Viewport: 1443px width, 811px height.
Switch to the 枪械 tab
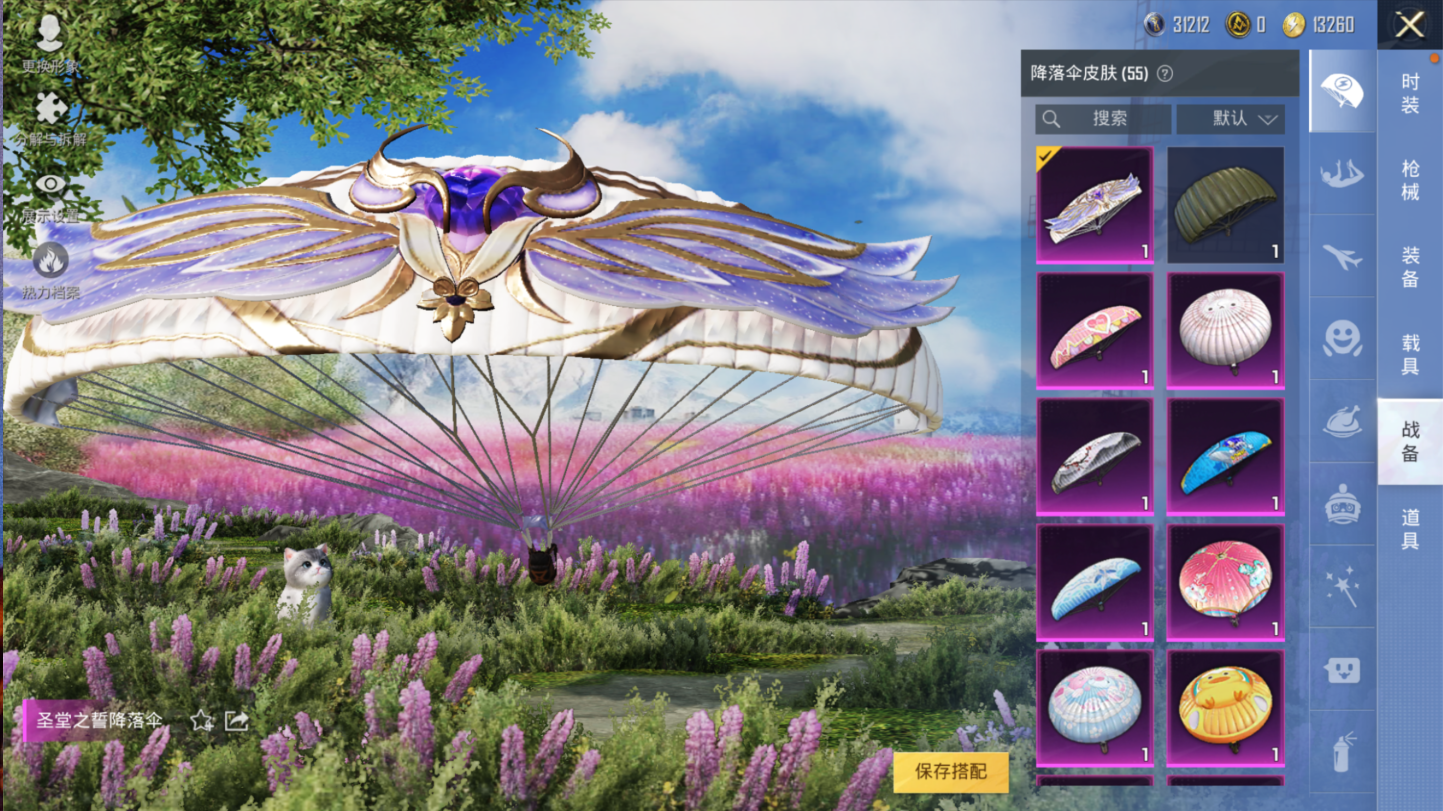(1410, 180)
